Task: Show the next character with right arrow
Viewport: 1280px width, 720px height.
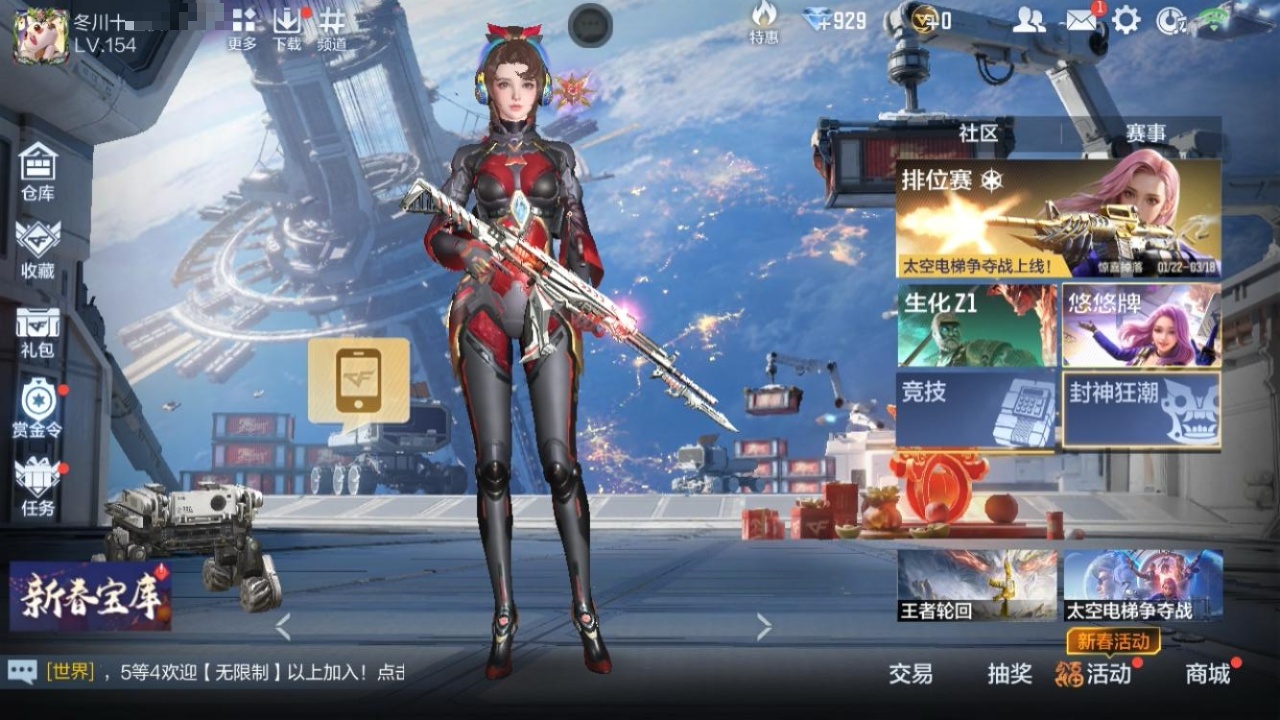Action: (764, 627)
